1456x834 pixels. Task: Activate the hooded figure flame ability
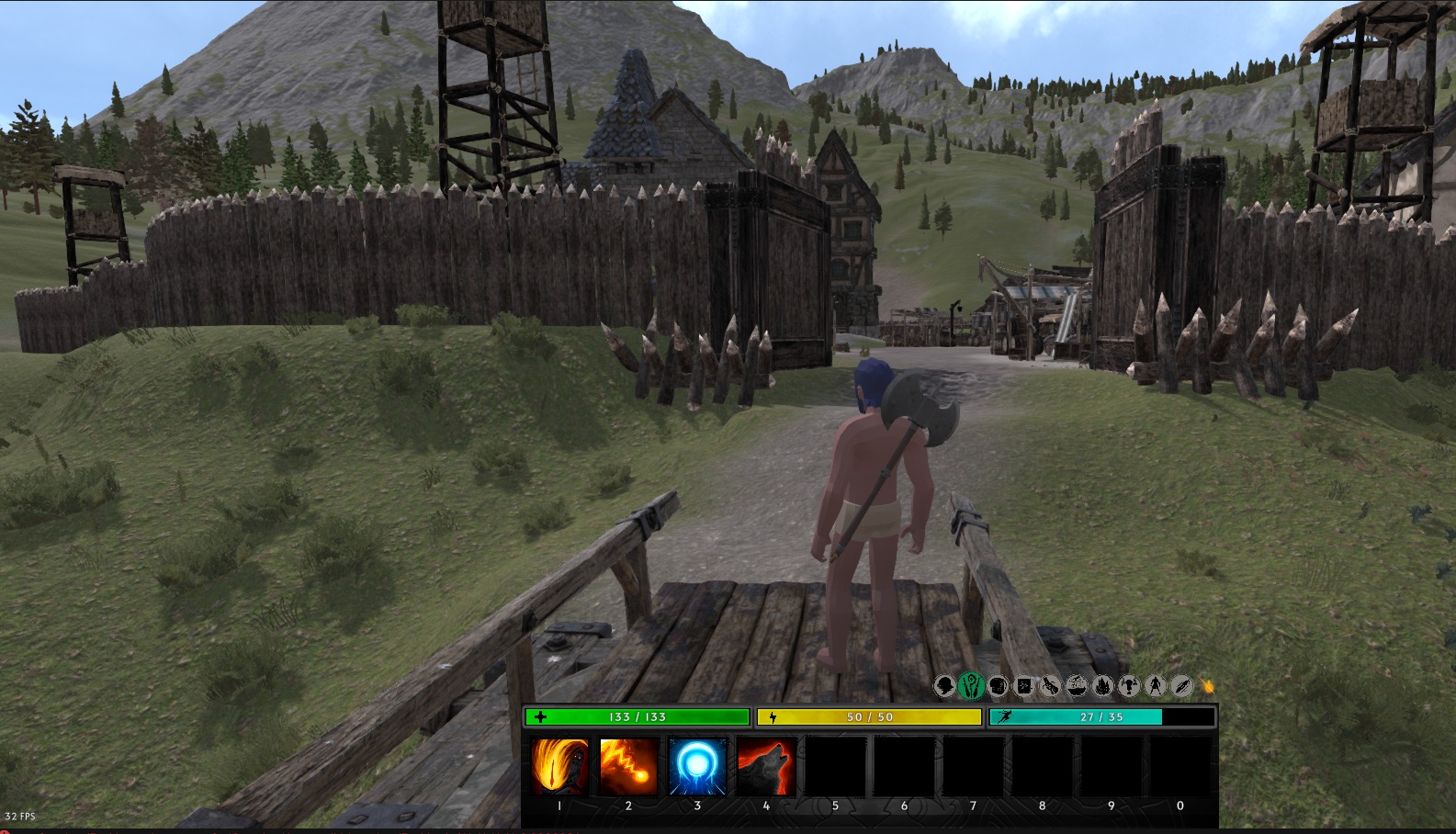[x=559, y=766]
